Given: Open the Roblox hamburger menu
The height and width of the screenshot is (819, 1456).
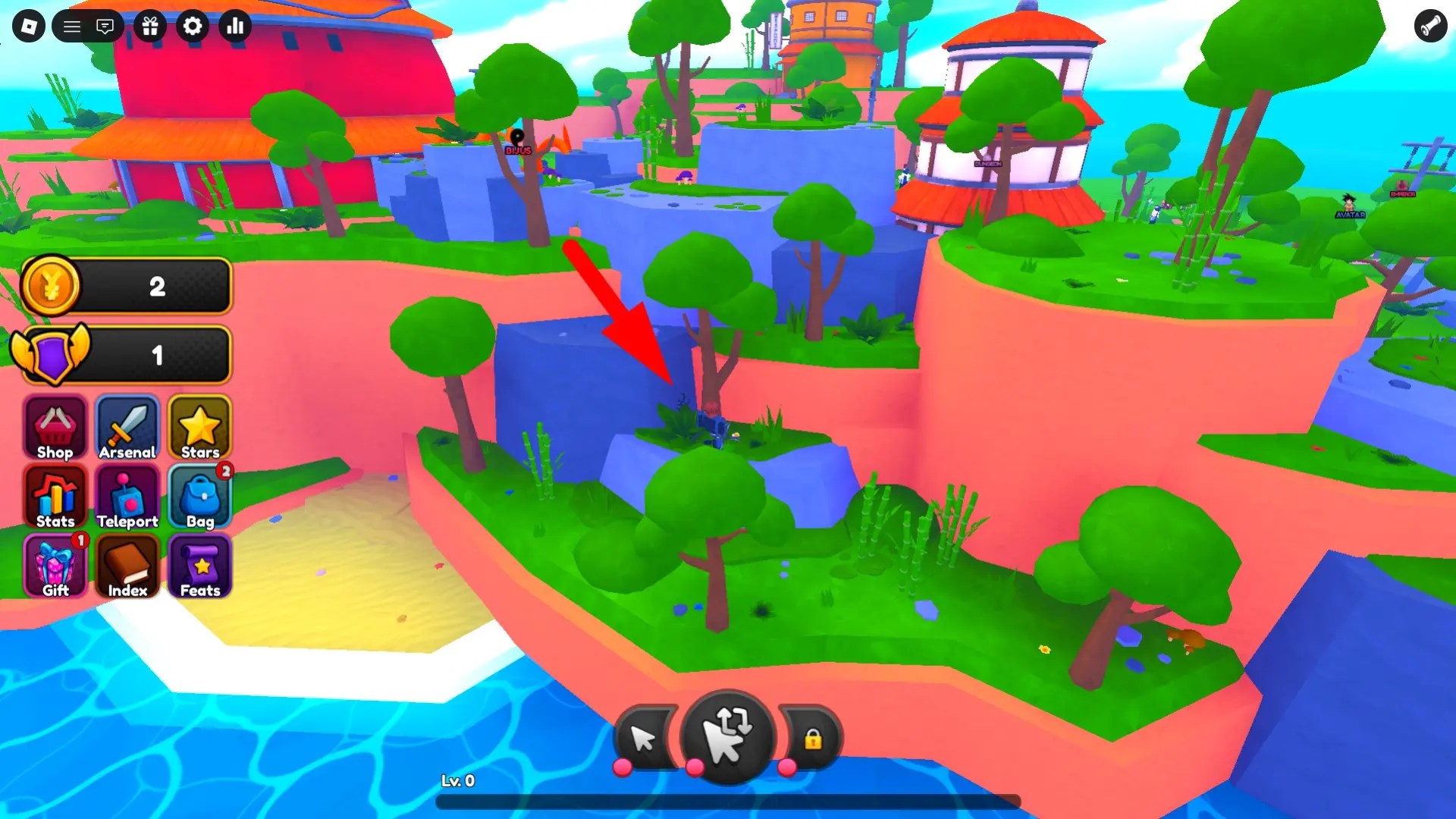Looking at the screenshot, I should (73, 26).
